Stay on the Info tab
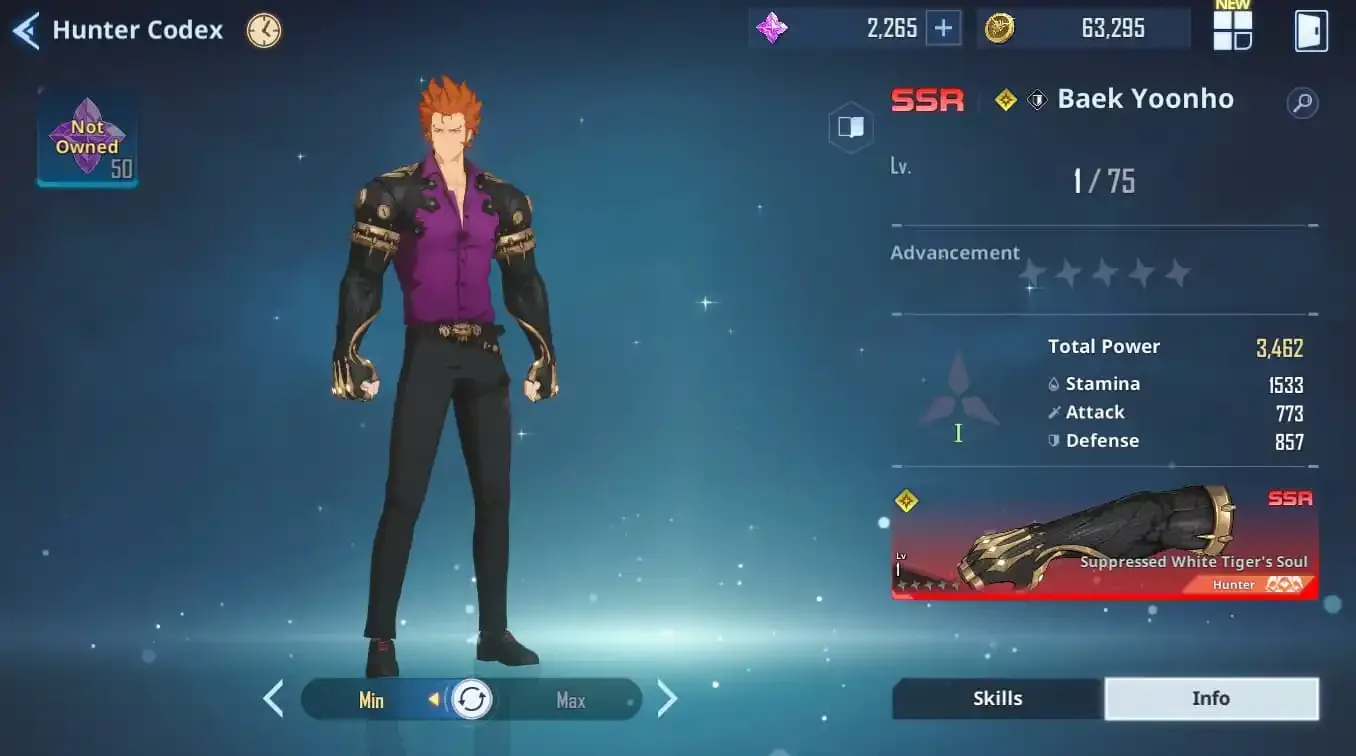 click(x=1211, y=698)
